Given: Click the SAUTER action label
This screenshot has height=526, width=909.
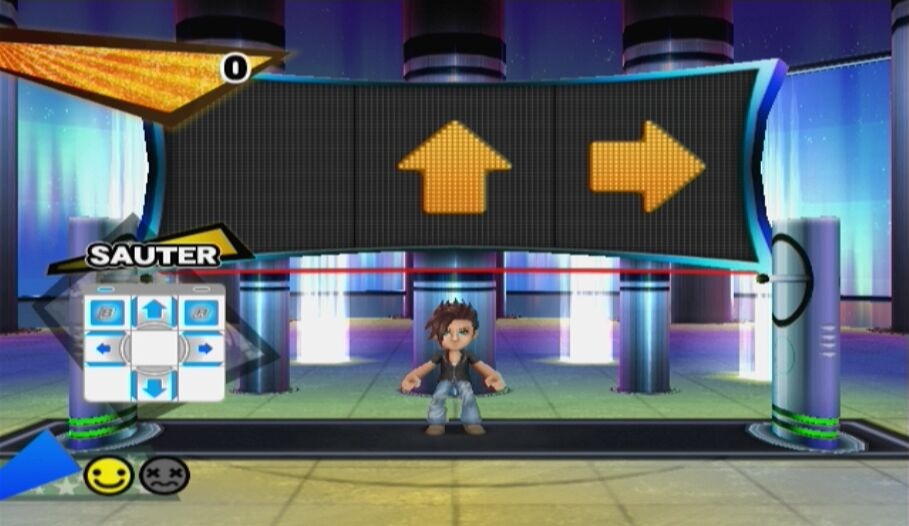Looking at the screenshot, I should pyautogui.click(x=152, y=255).
